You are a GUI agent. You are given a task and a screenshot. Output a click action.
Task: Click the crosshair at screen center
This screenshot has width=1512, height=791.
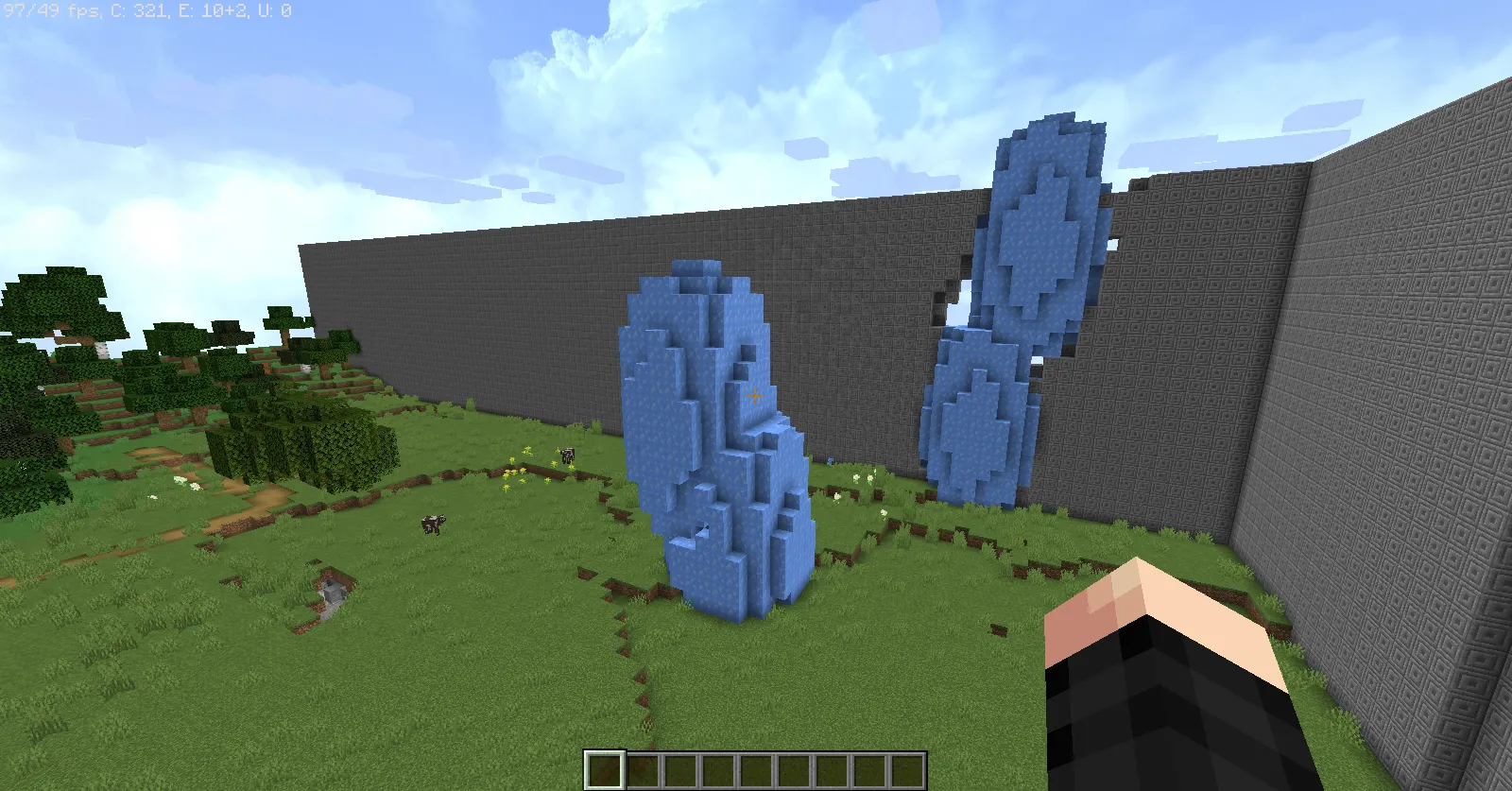point(753,397)
